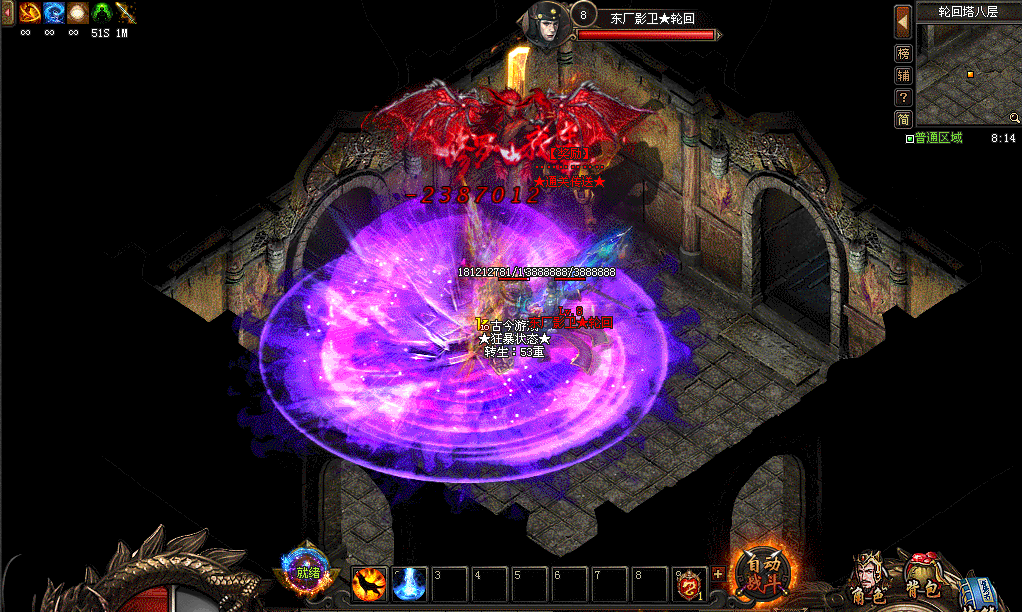Open the 辅 assist button
The height and width of the screenshot is (612, 1022).
point(903,75)
